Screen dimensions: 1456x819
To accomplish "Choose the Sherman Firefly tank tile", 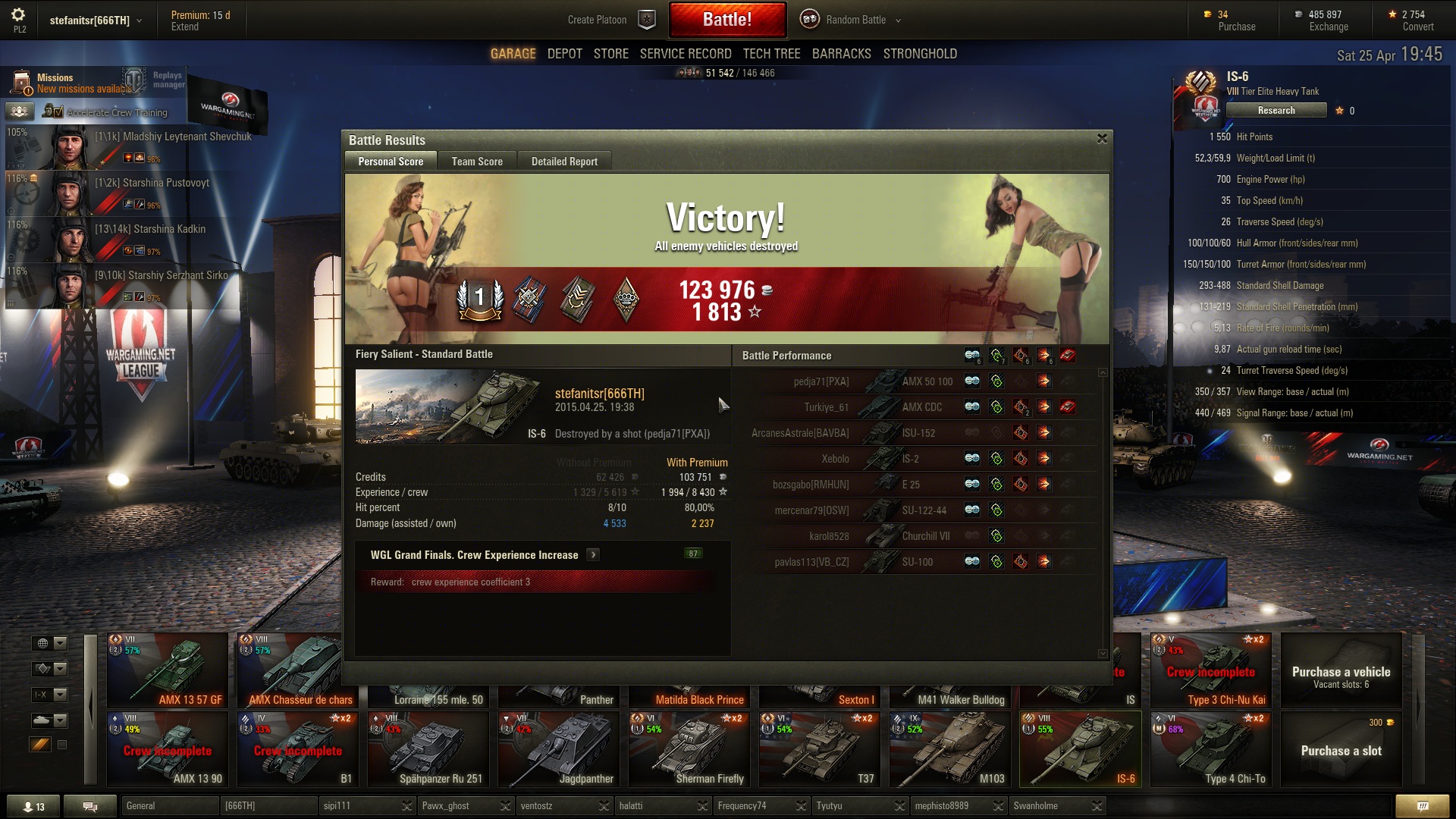I will point(692,749).
